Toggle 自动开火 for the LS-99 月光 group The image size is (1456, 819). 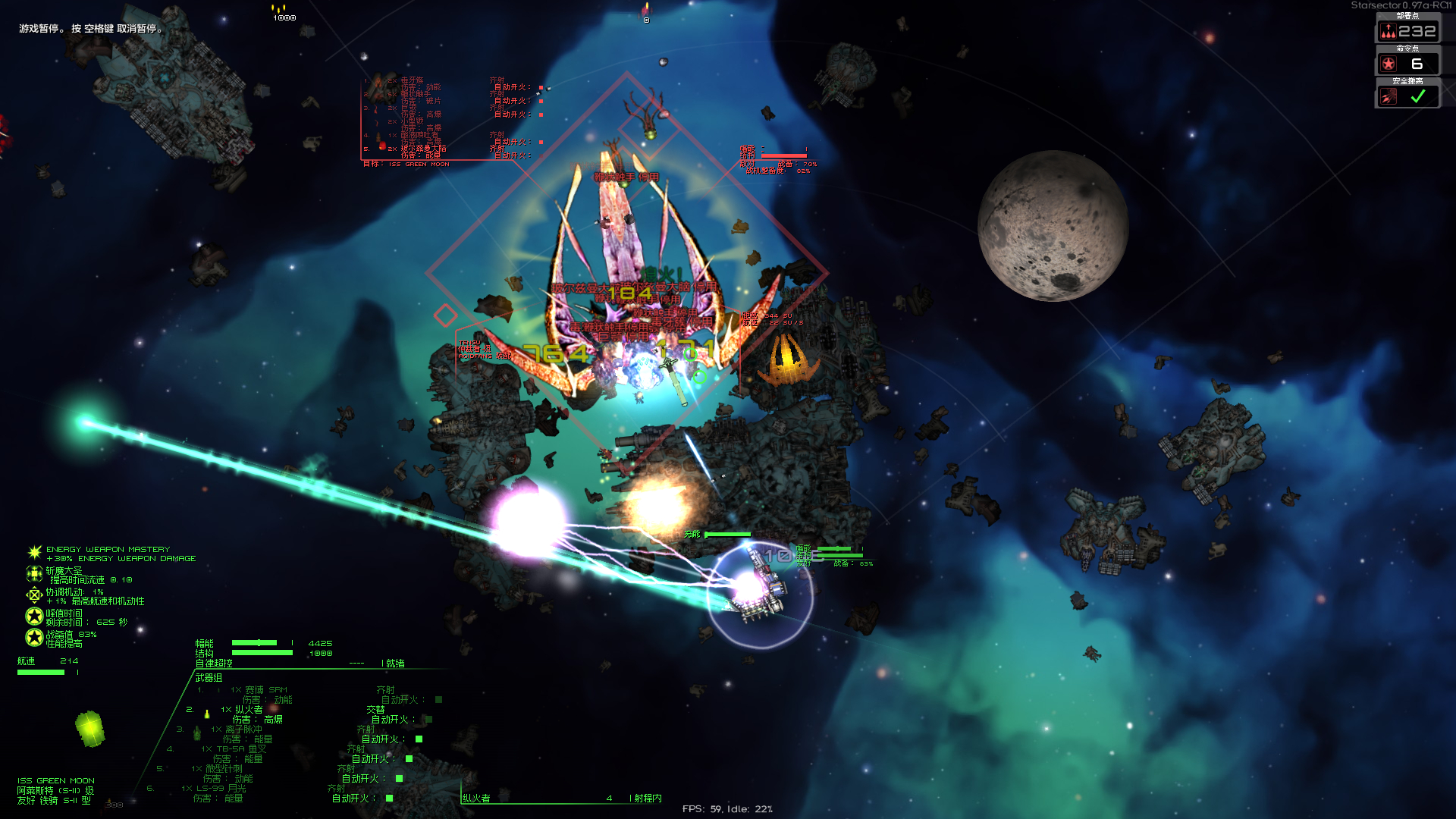coord(389,799)
